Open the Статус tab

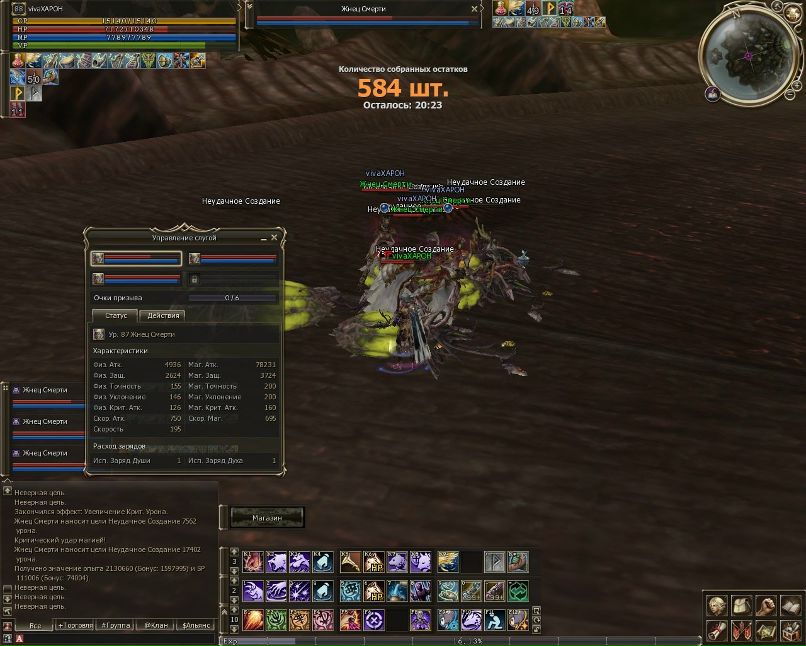tap(116, 315)
